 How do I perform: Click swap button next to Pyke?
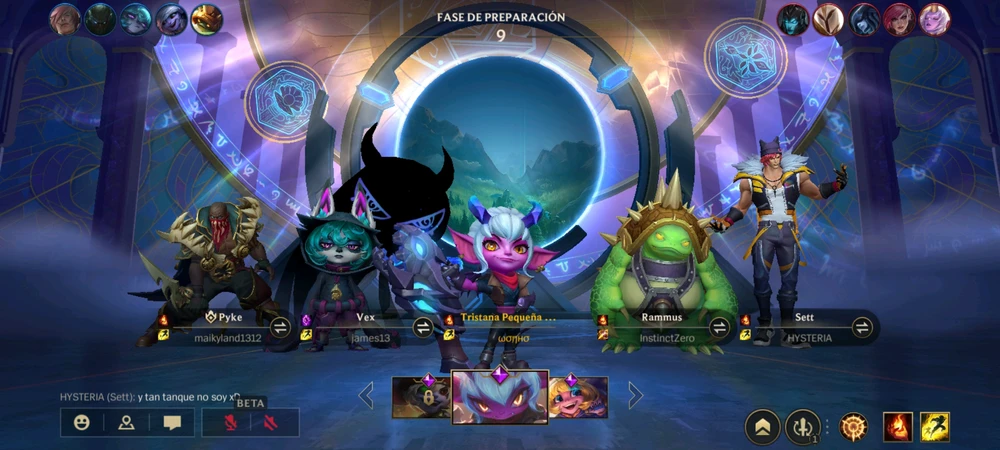281,327
